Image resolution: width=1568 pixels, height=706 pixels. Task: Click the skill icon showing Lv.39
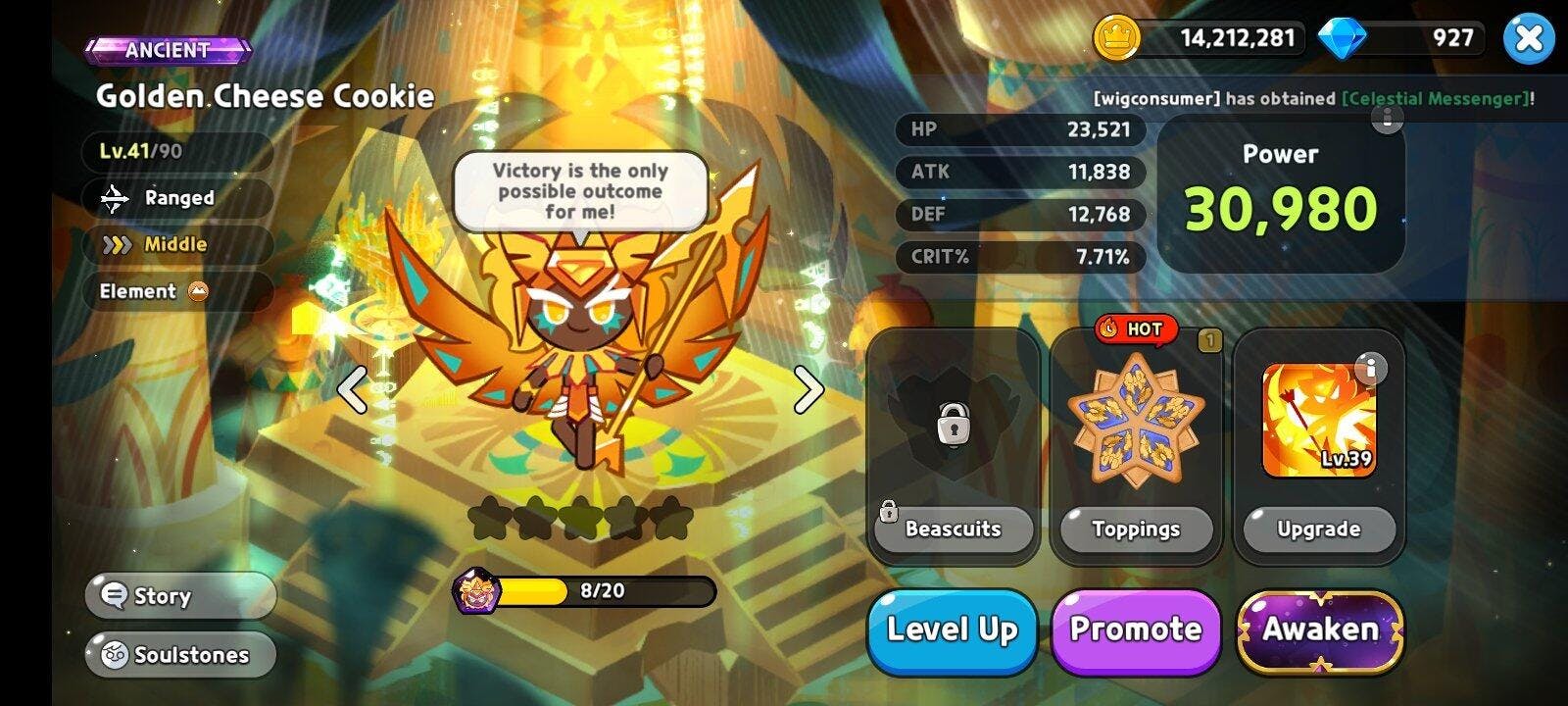coord(1319,420)
